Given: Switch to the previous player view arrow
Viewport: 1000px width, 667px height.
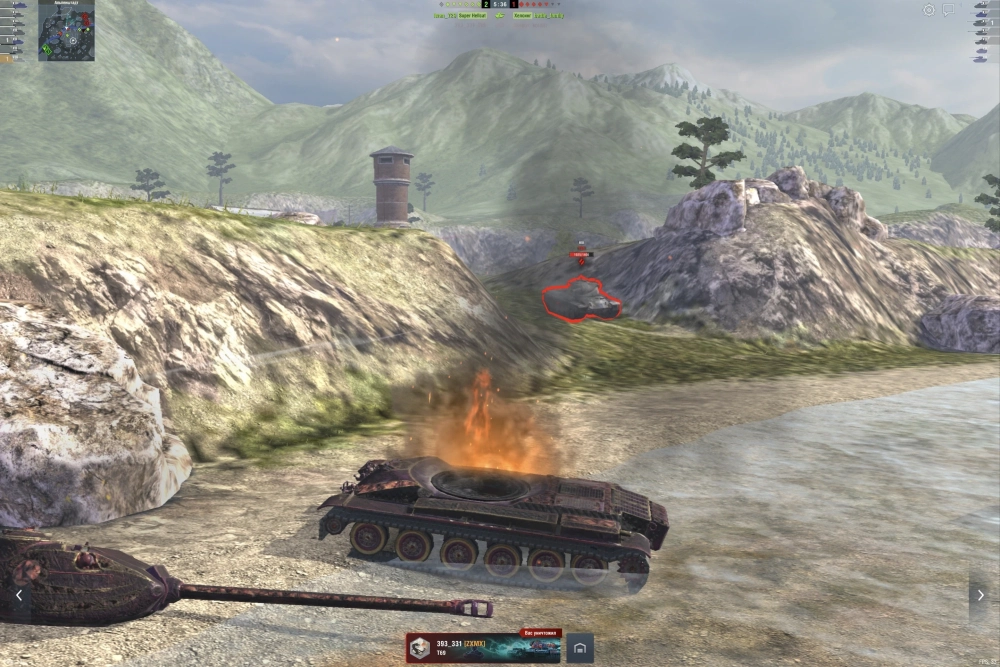Looking at the screenshot, I should 18,595.
